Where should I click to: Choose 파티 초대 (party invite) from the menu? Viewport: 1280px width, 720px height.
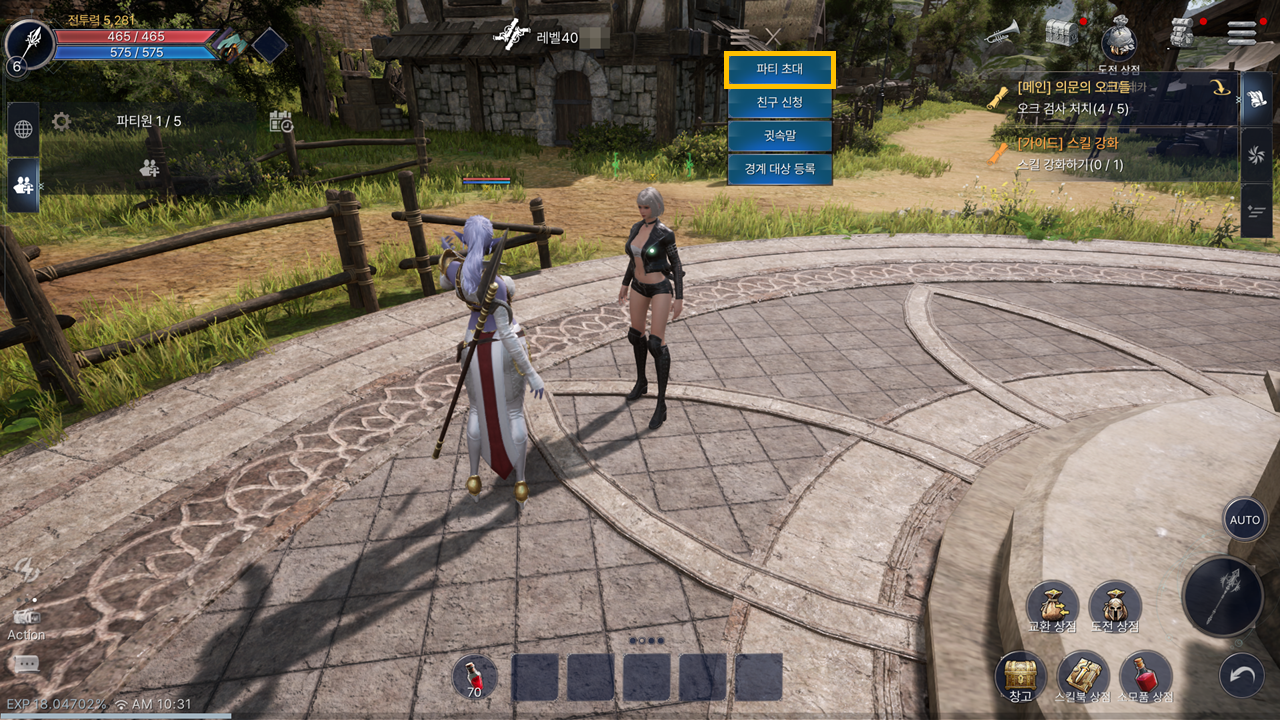pyautogui.click(x=780, y=70)
